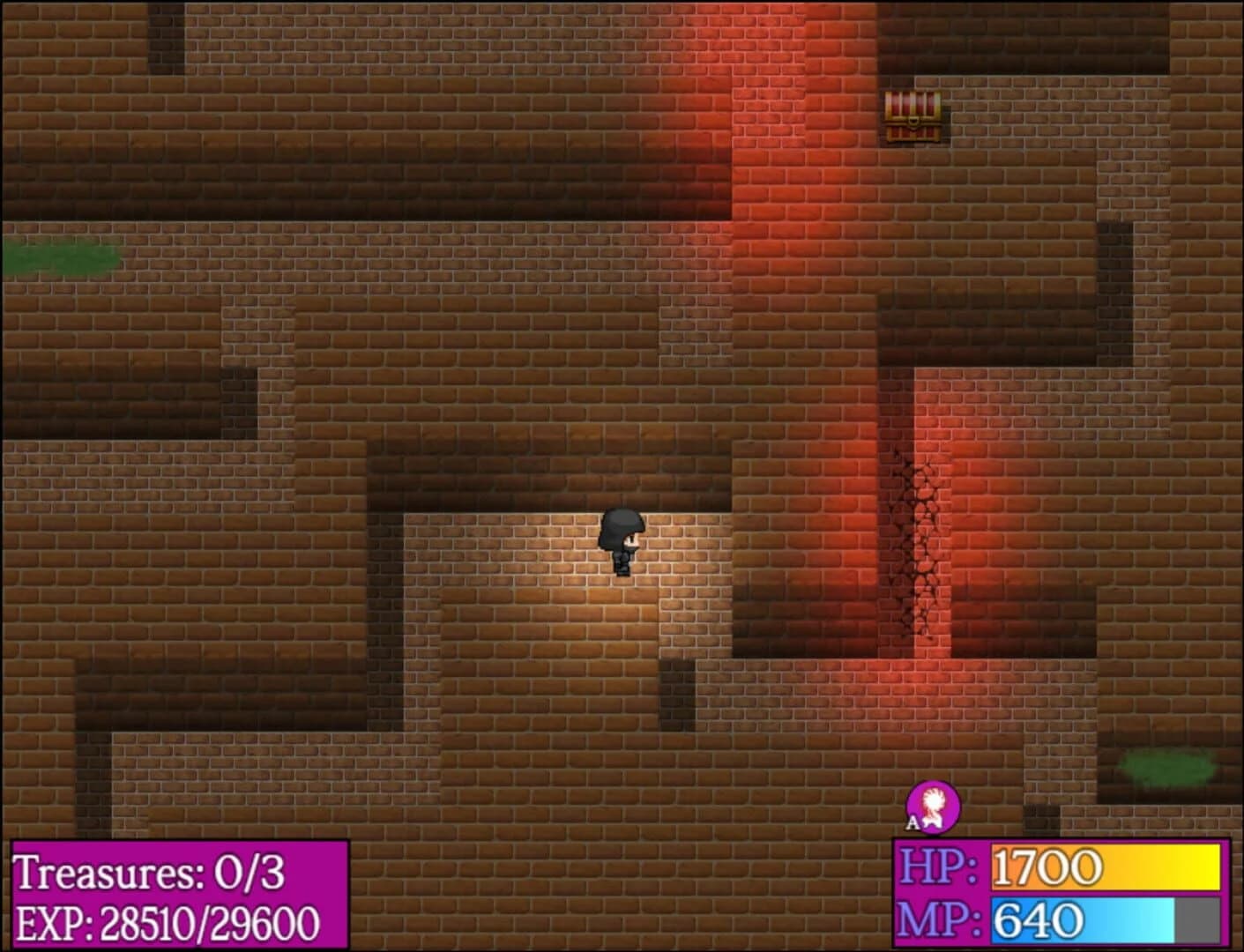Click the purple enemy marker labeled A

click(935, 807)
